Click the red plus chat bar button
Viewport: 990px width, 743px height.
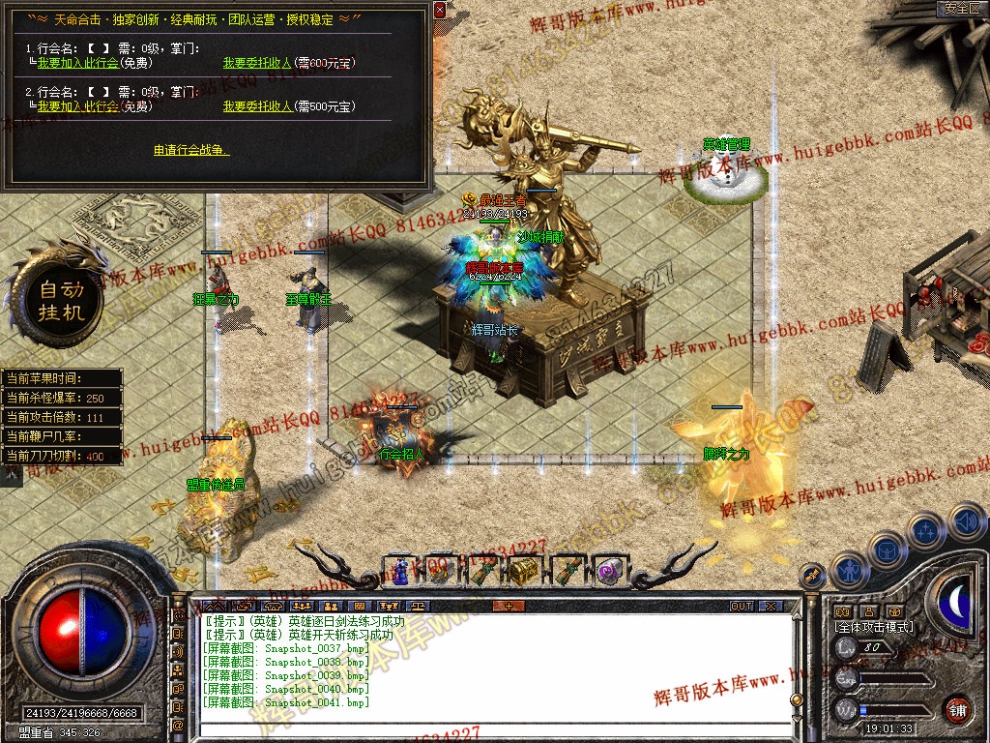tap(508, 606)
